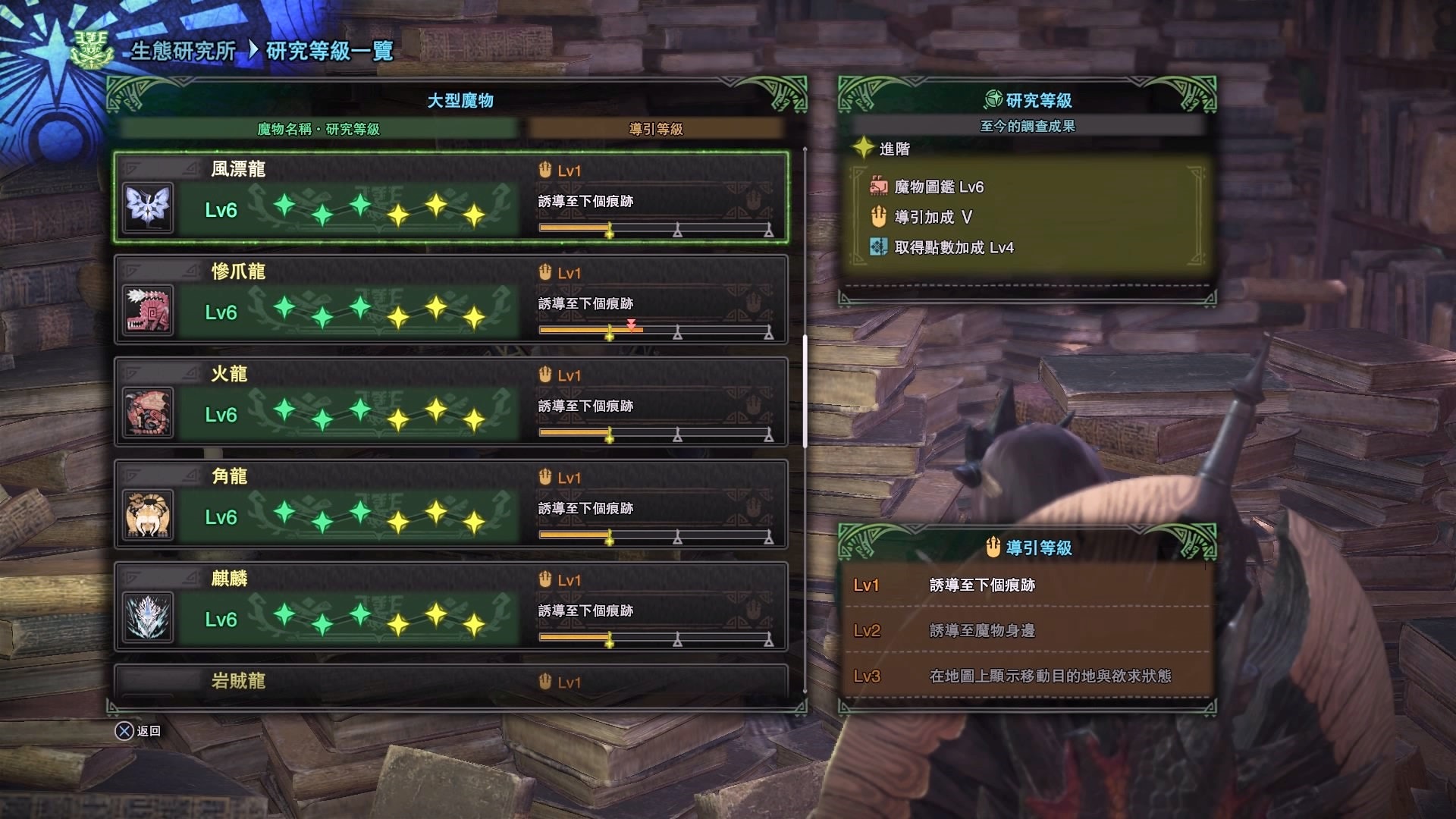The width and height of the screenshot is (1456, 819).
Task: Choose the 火龍 monster row
Action: click(451, 402)
